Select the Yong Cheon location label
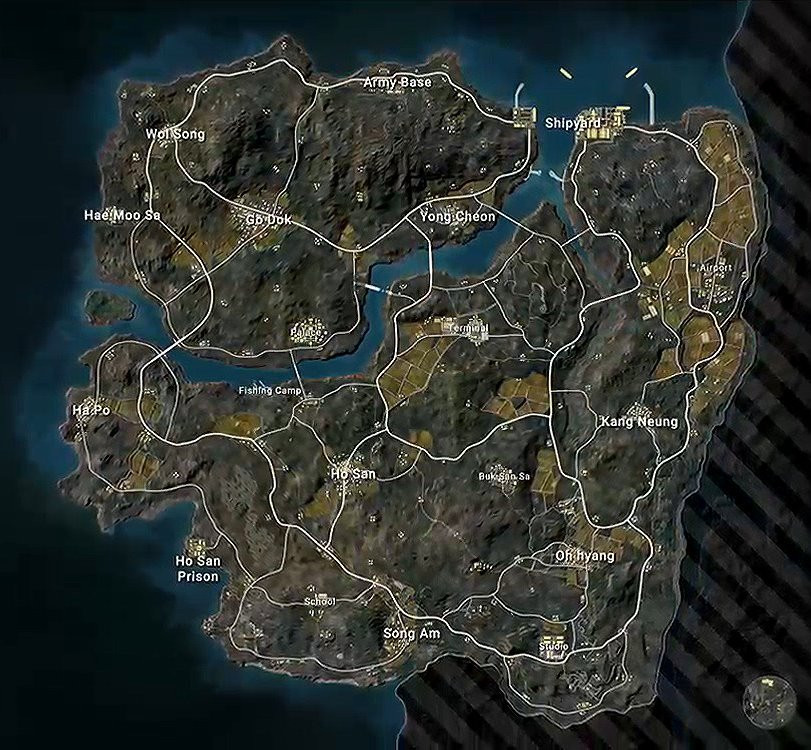 coord(457,217)
